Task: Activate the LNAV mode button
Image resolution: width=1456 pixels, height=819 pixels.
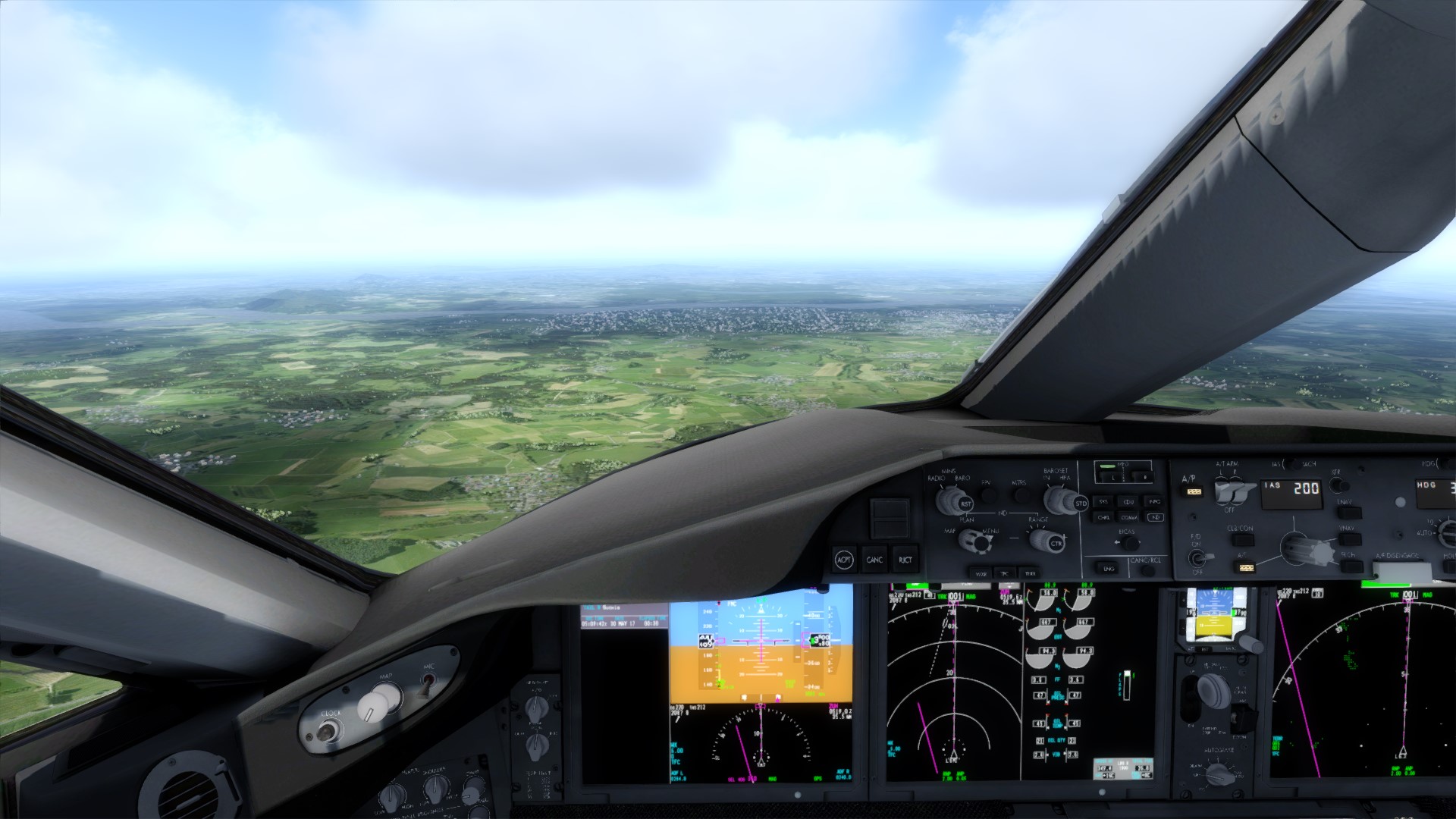Action: (1348, 513)
